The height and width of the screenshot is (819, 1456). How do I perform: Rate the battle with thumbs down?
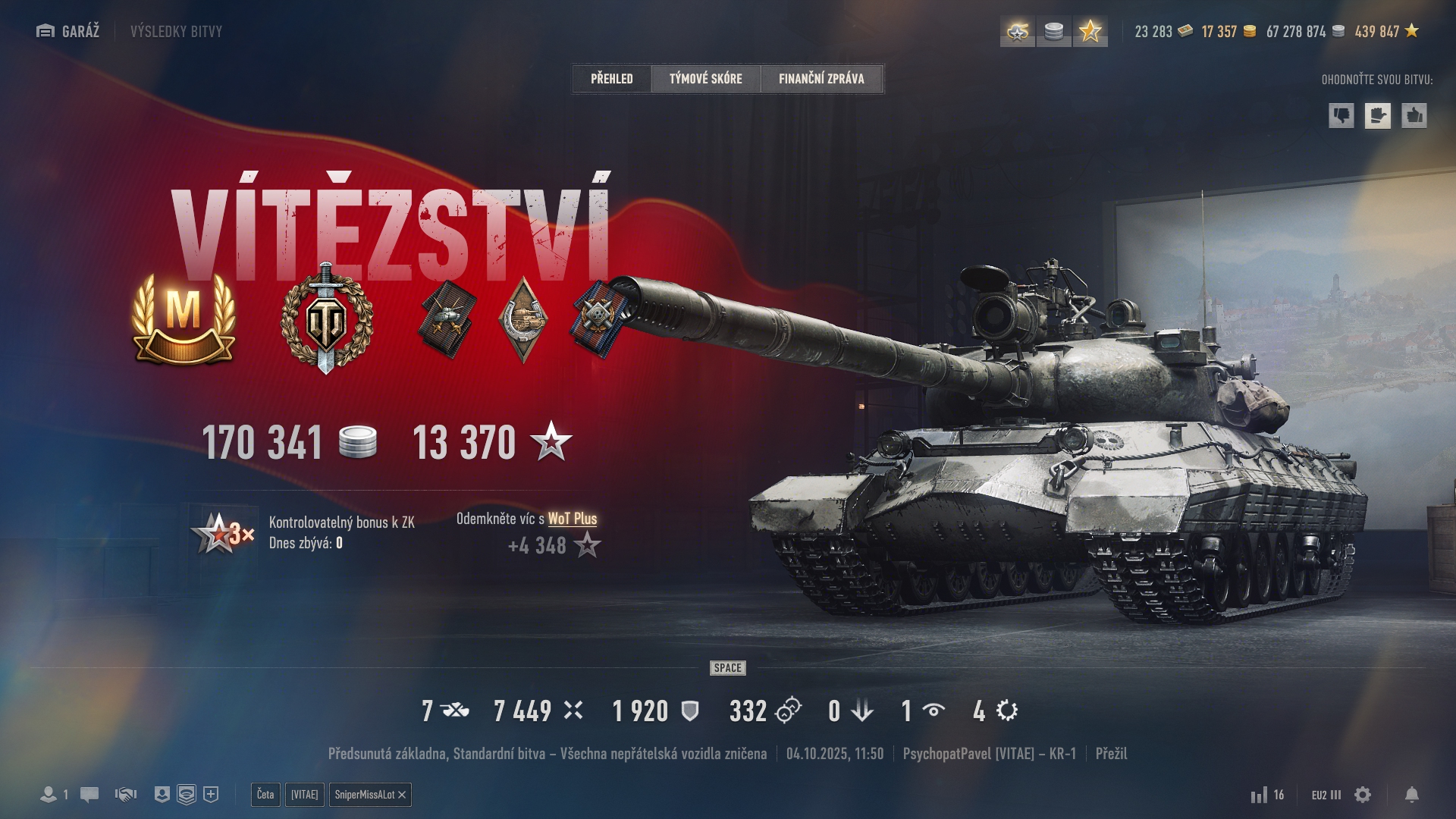point(1341,115)
